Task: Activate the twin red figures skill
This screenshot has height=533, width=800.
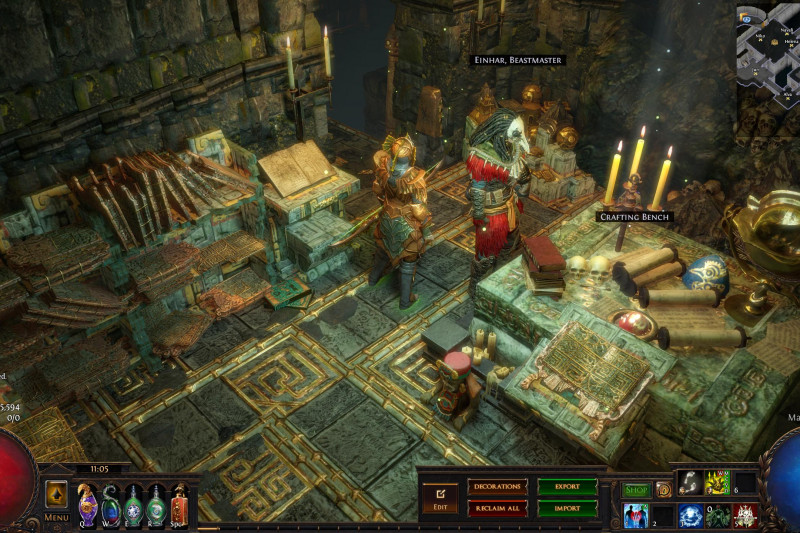Action: 636,515
